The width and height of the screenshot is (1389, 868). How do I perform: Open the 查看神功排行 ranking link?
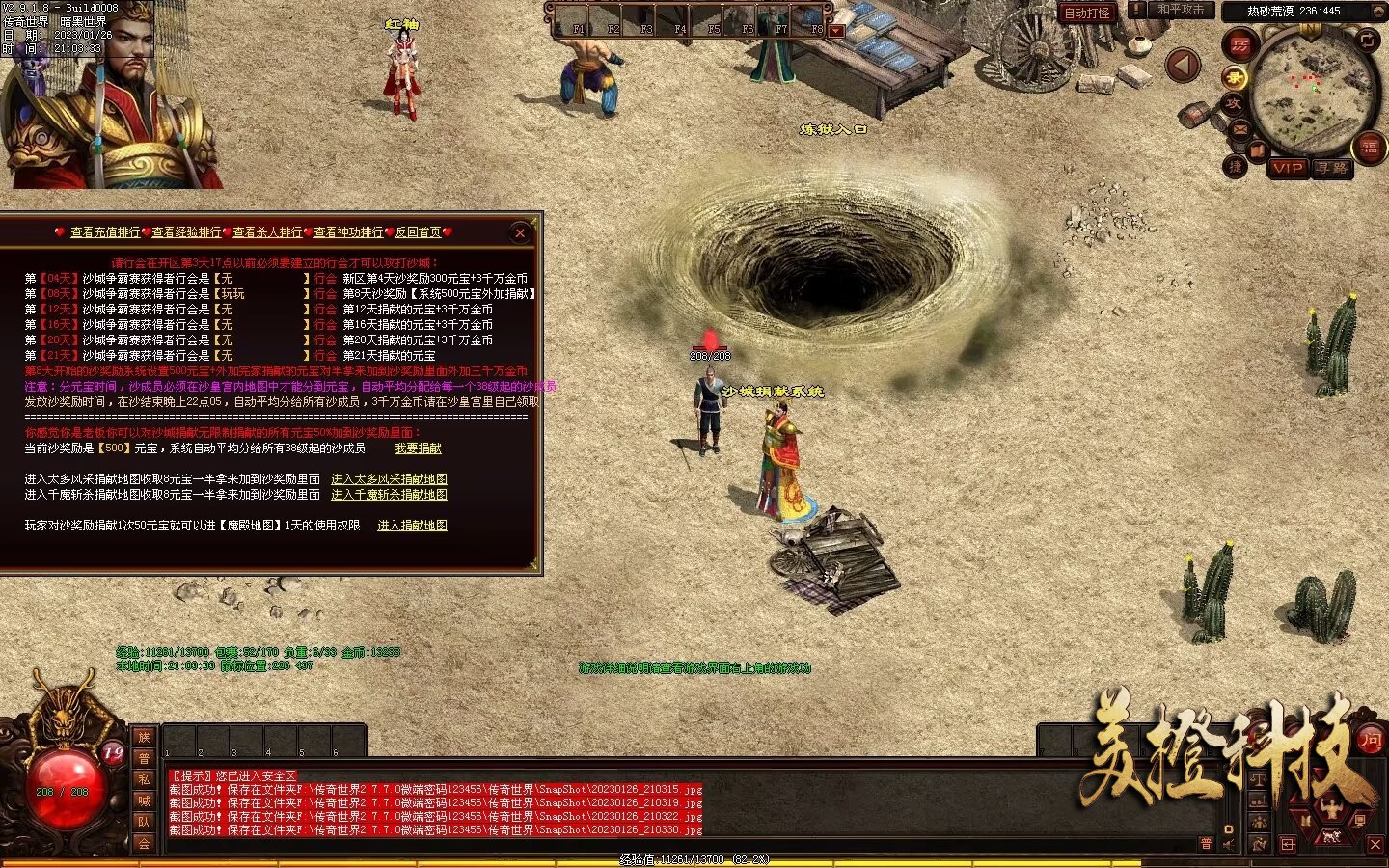pos(348,232)
